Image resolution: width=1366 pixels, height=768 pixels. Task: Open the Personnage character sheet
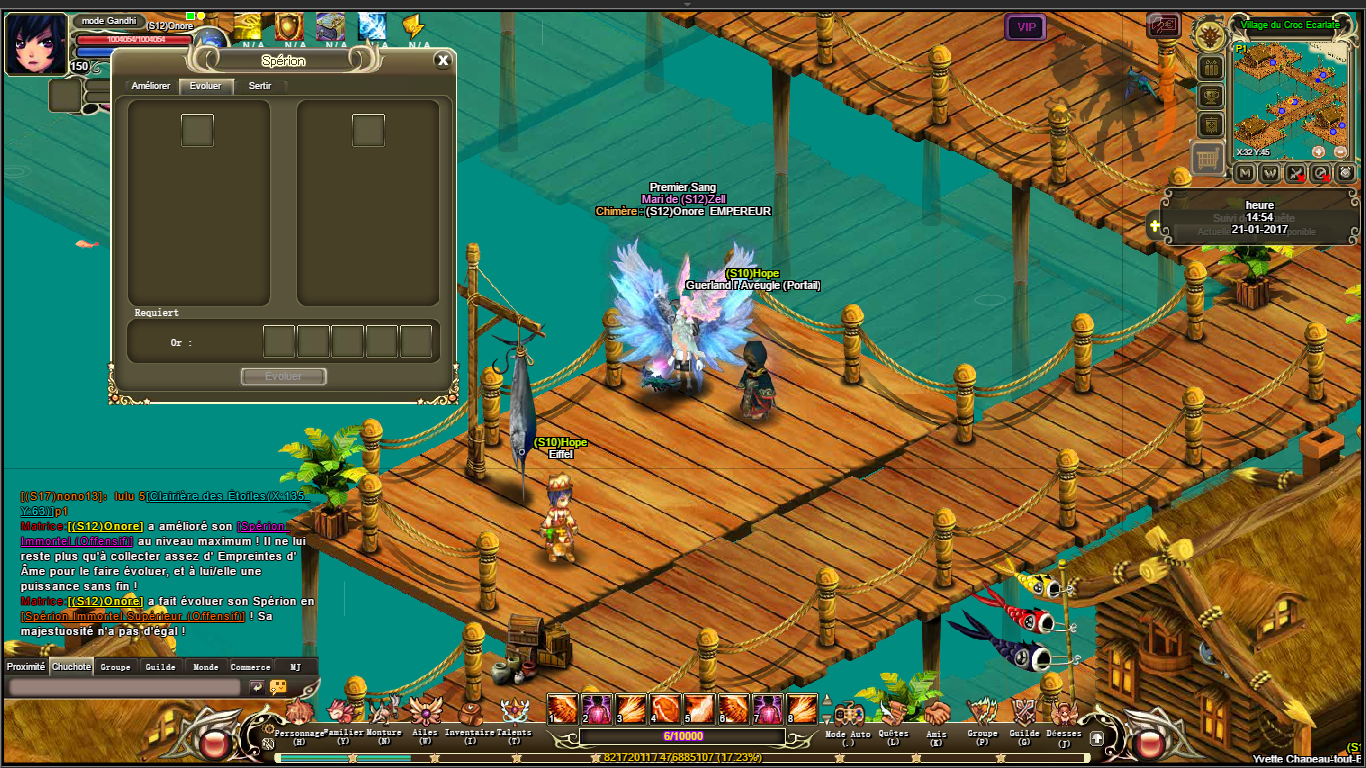pos(298,714)
